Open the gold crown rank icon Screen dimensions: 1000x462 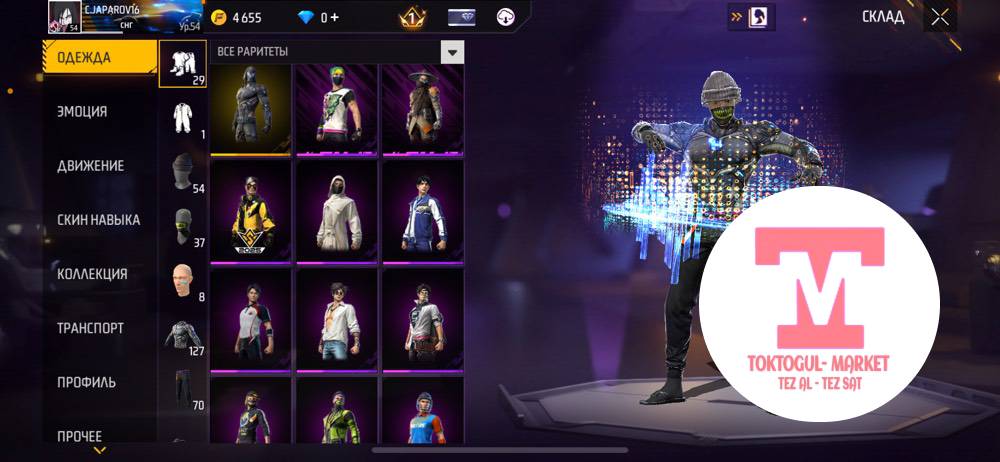point(412,18)
